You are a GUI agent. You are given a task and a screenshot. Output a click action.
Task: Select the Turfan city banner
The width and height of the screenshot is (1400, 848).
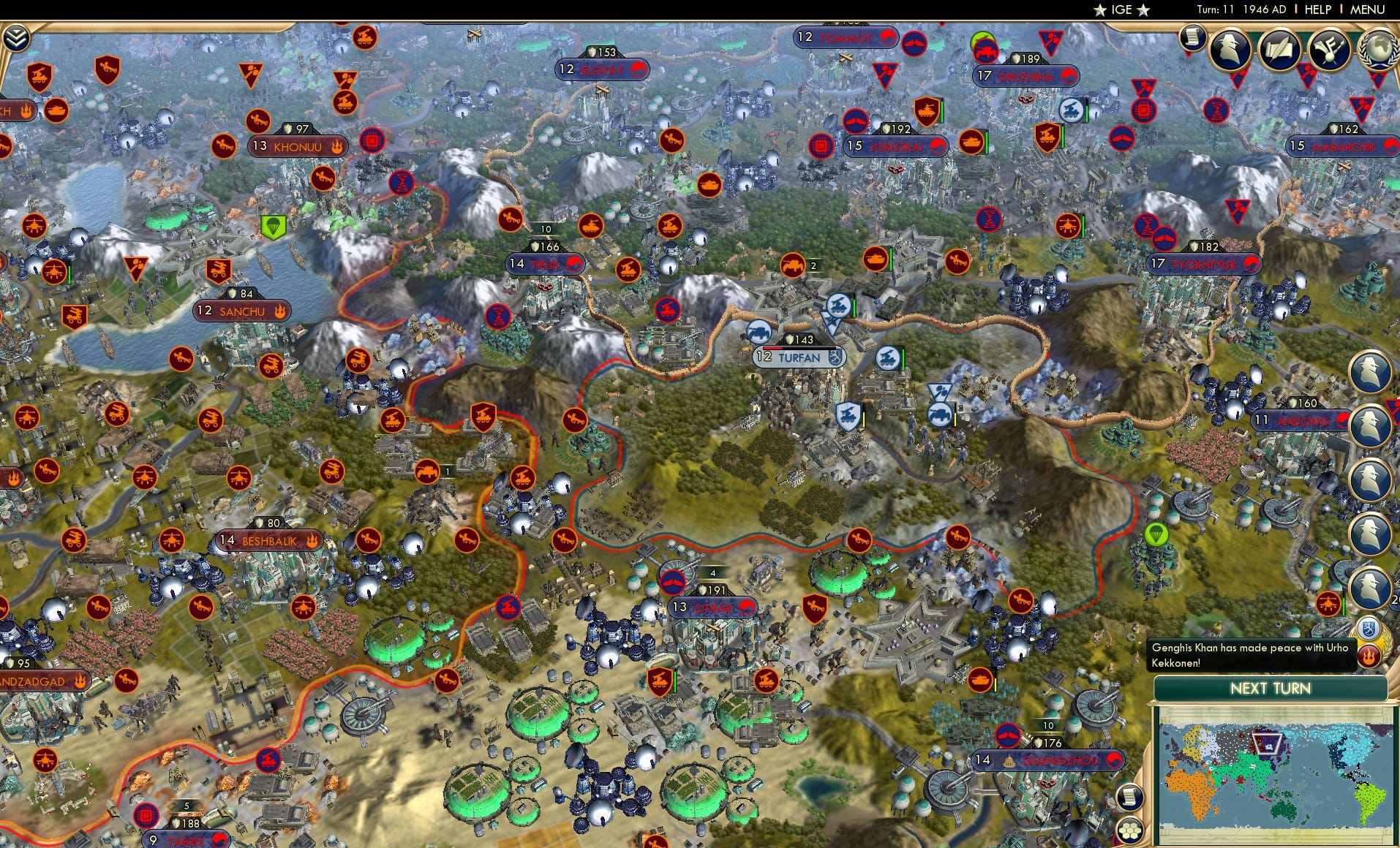coord(797,357)
